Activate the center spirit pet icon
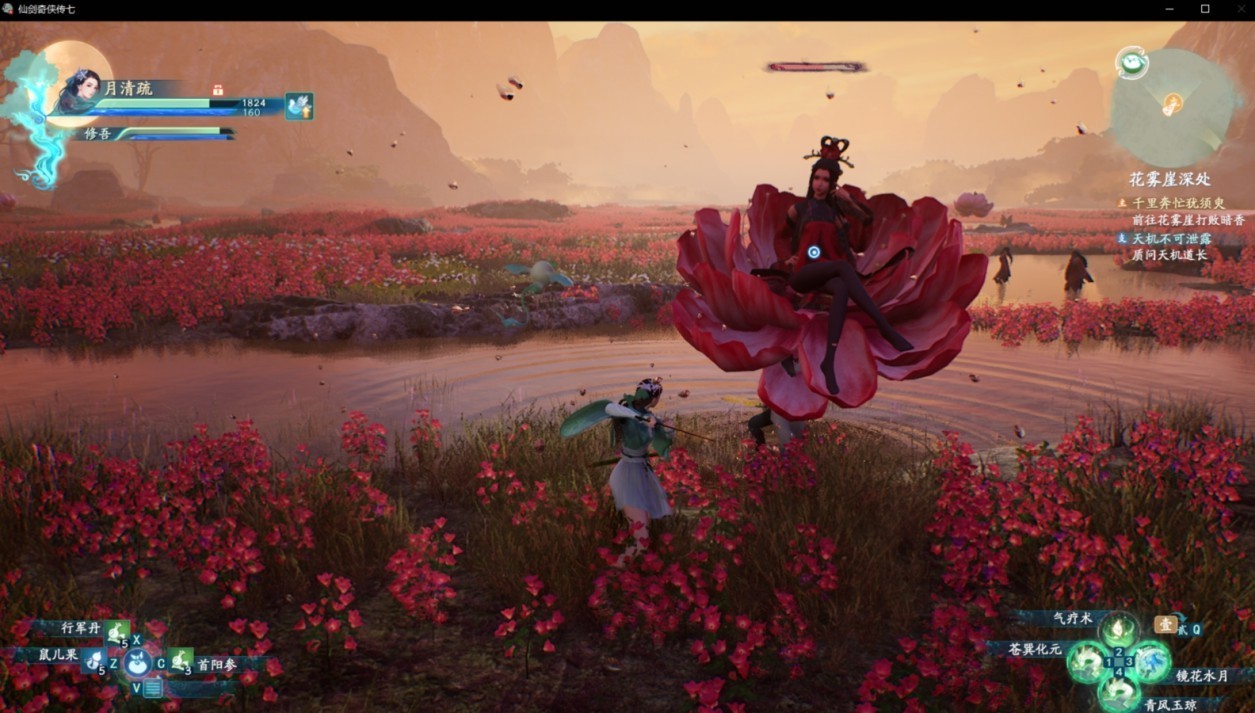This screenshot has width=1255, height=713. [138, 661]
